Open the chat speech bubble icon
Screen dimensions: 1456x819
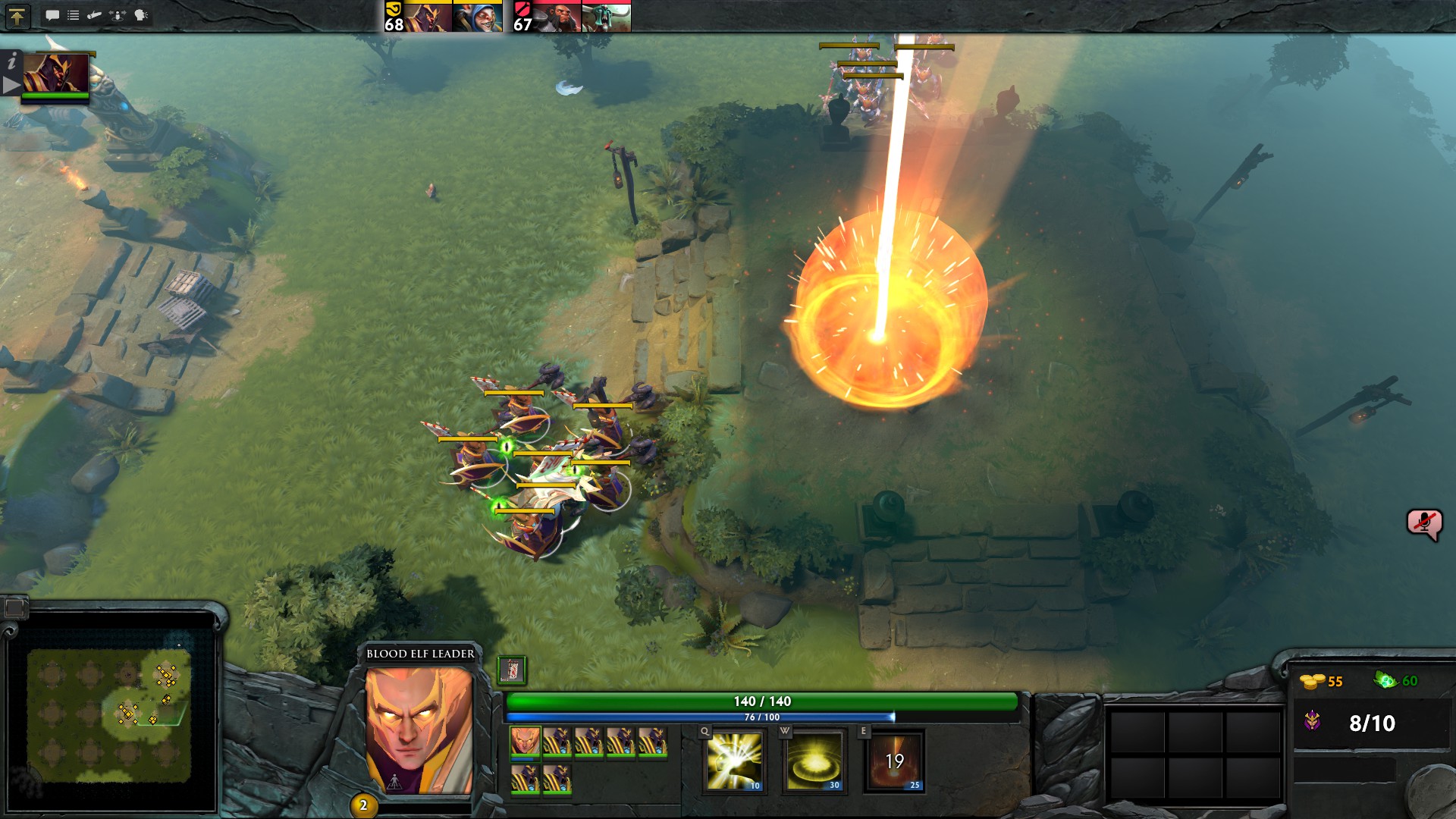coord(52,15)
